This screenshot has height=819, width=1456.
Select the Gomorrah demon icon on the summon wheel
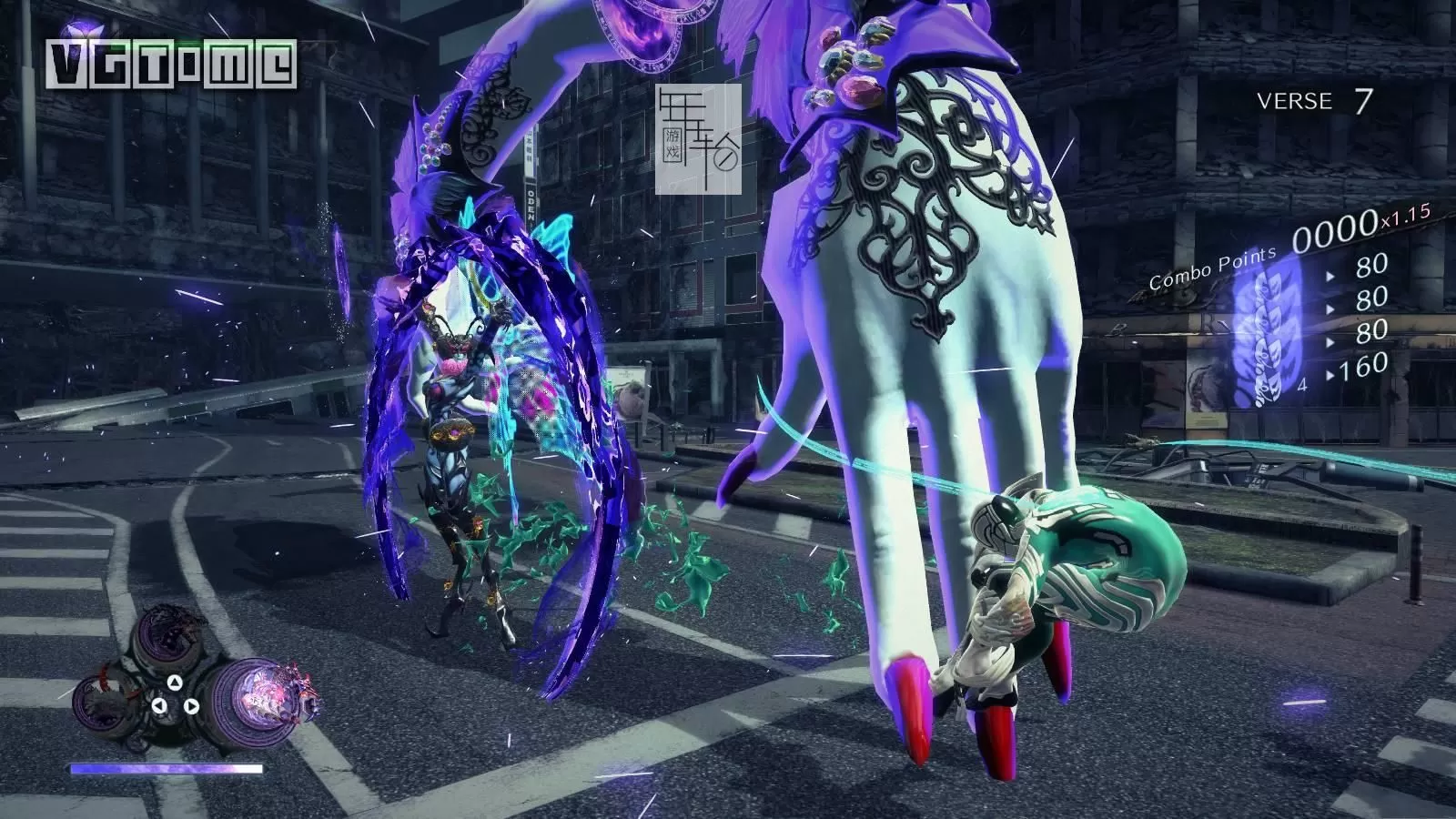tap(168, 633)
